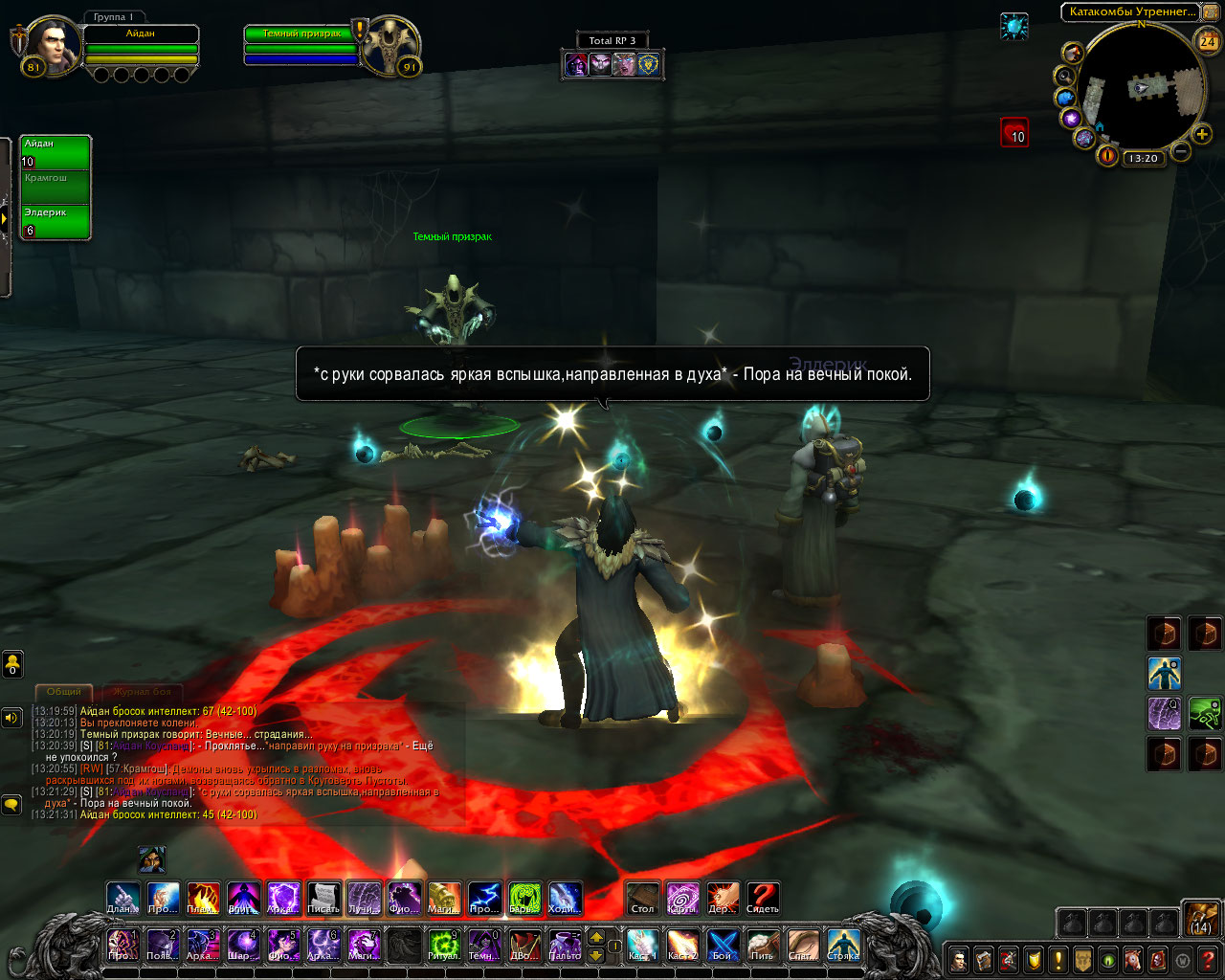Image resolution: width=1225 pixels, height=980 pixels.
Task: Open the help request red question mark
Action: (x=1208, y=959)
